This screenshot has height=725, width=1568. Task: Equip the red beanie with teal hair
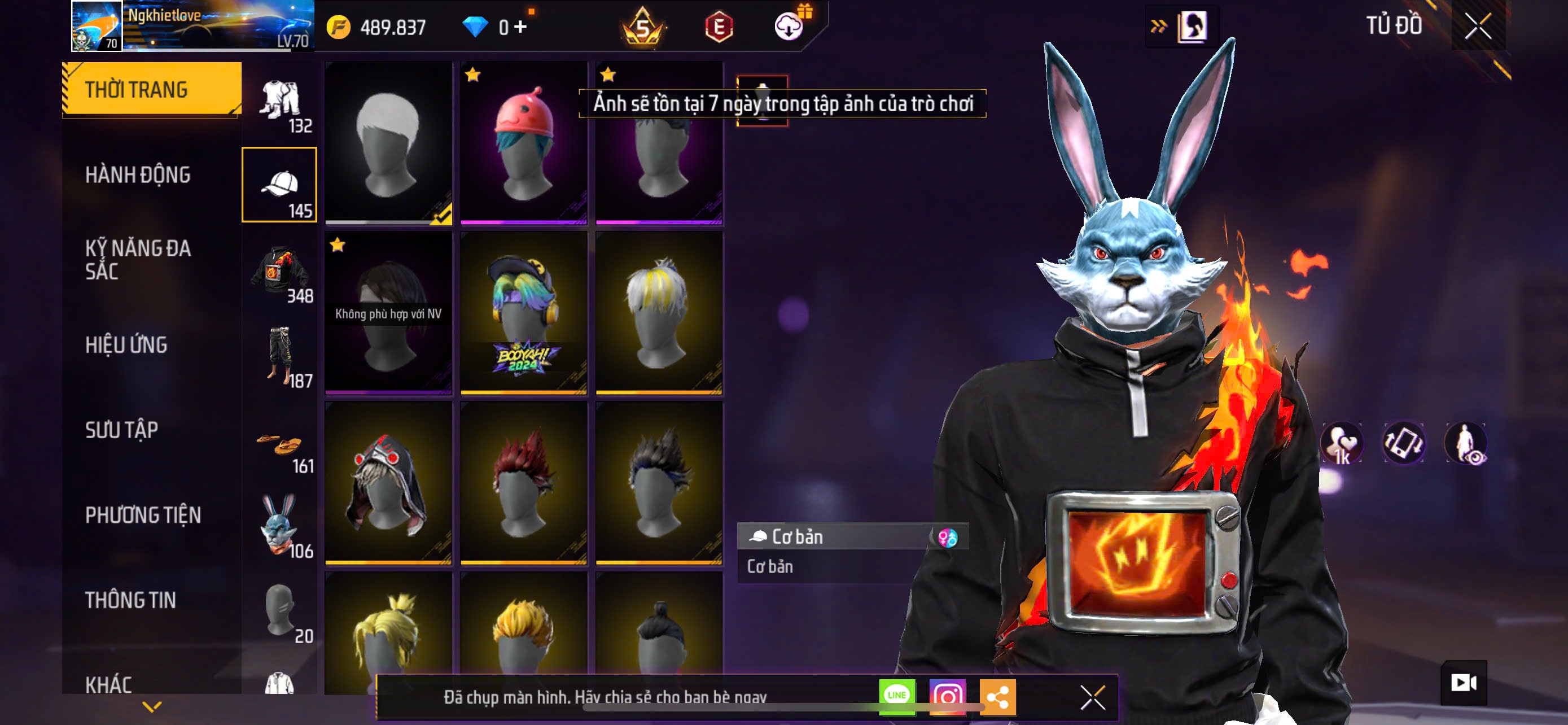[x=523, y=143]
